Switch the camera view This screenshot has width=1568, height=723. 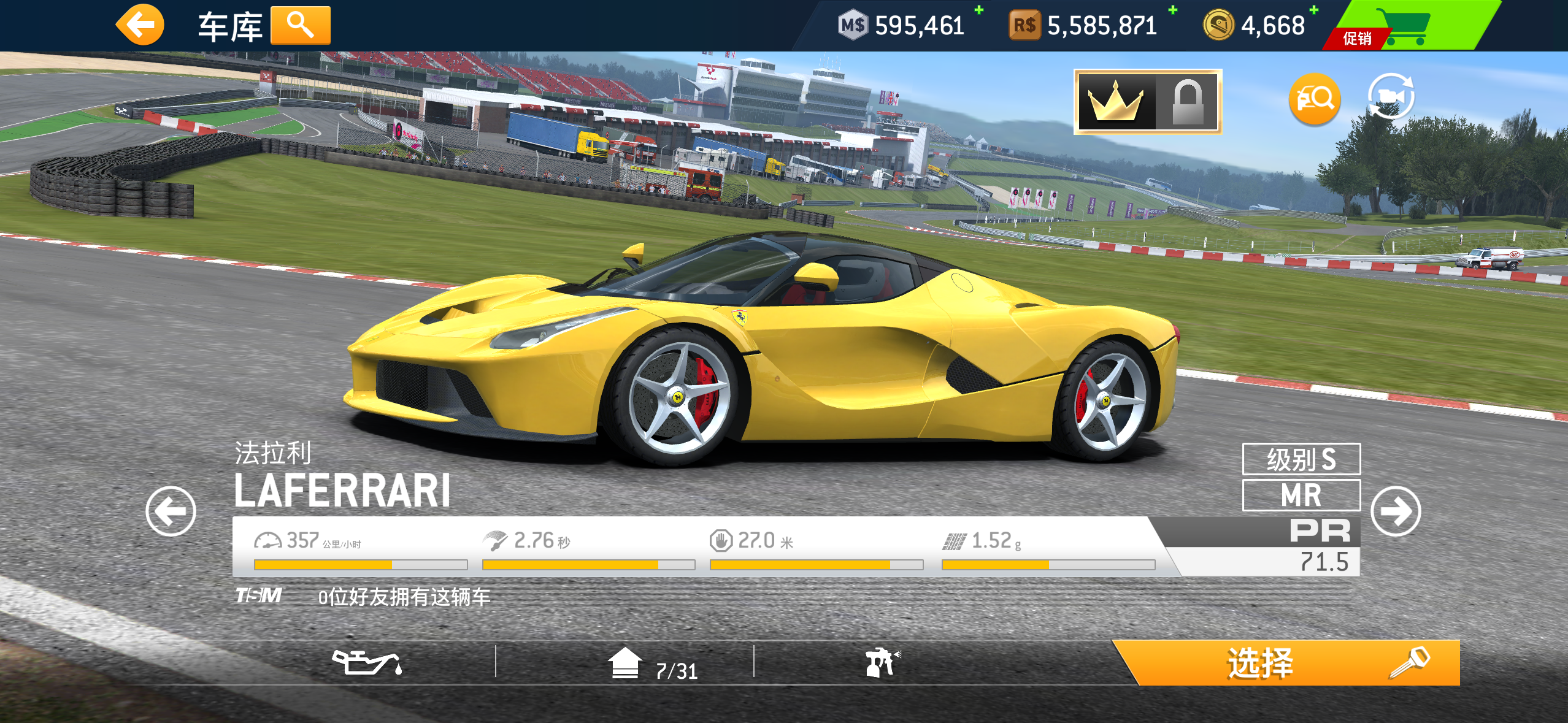[x=1391, y=97]
